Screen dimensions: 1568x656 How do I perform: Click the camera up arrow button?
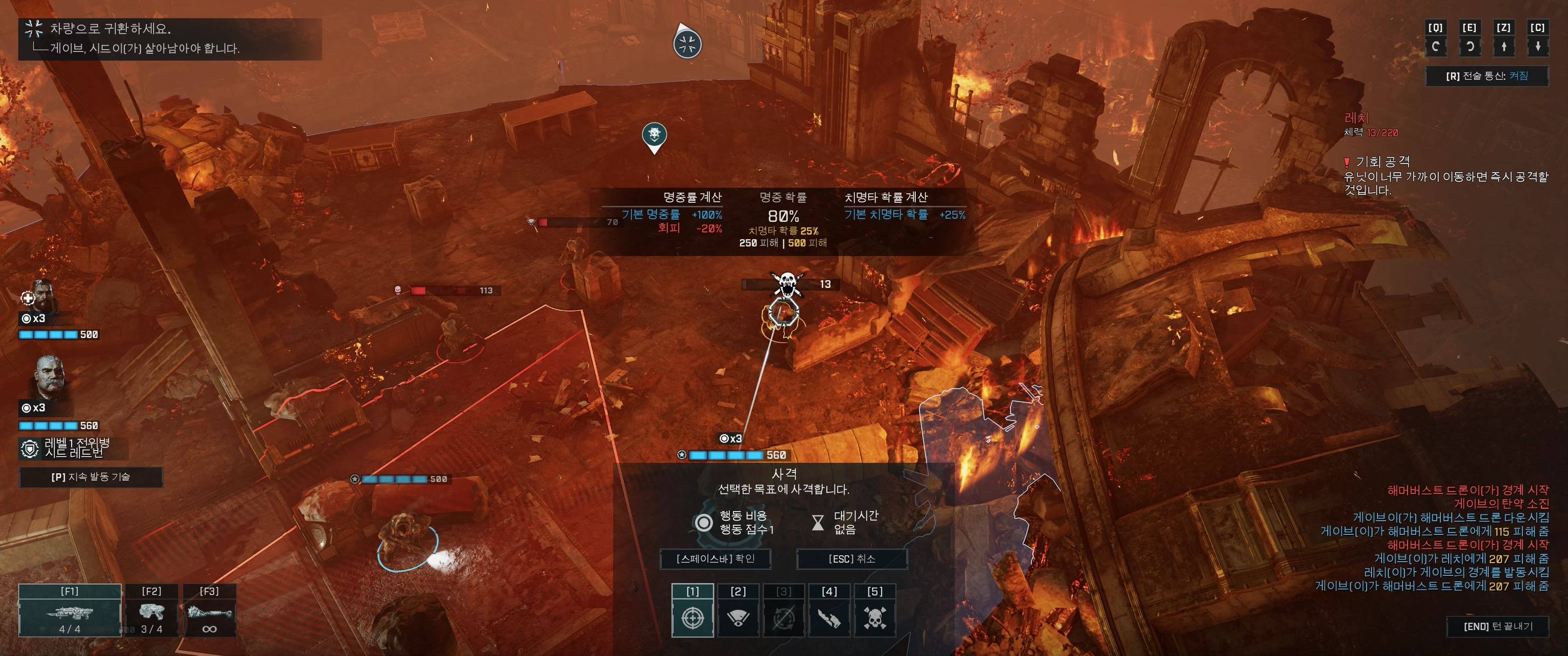coord(1503,39)
